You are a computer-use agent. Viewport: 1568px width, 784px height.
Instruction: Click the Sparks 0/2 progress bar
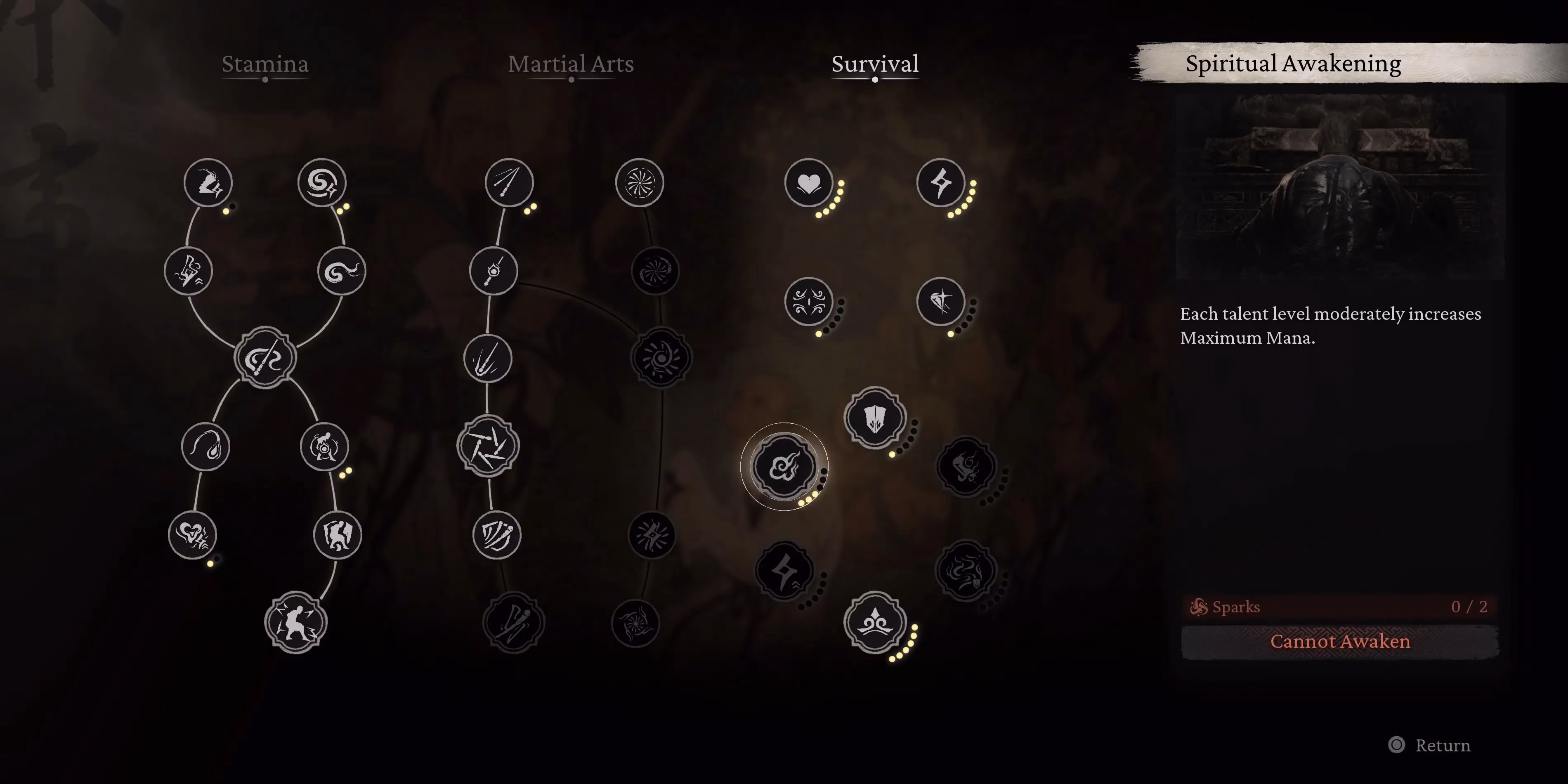(x=1339, y=606)
